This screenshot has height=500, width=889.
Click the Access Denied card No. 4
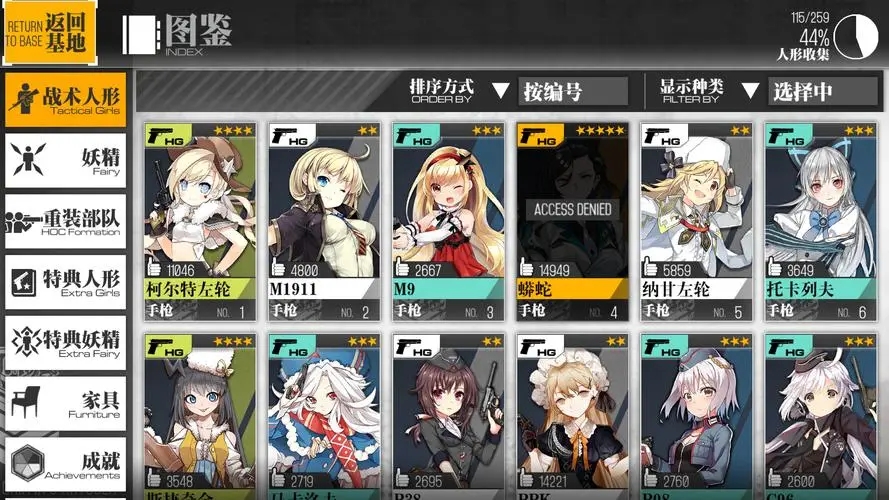tap(572, 220)
